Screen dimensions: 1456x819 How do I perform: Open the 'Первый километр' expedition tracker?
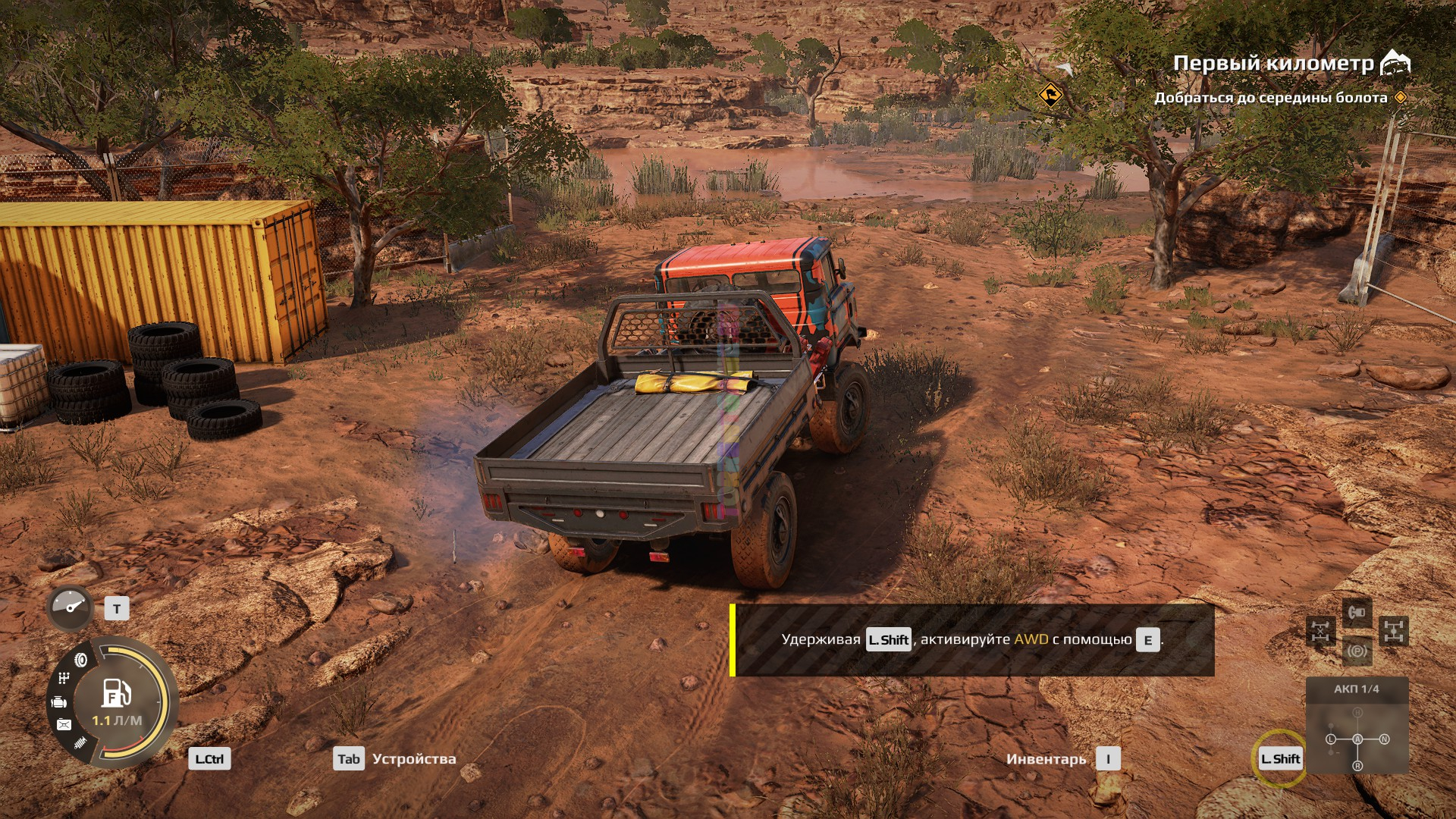pos(1274,64)
